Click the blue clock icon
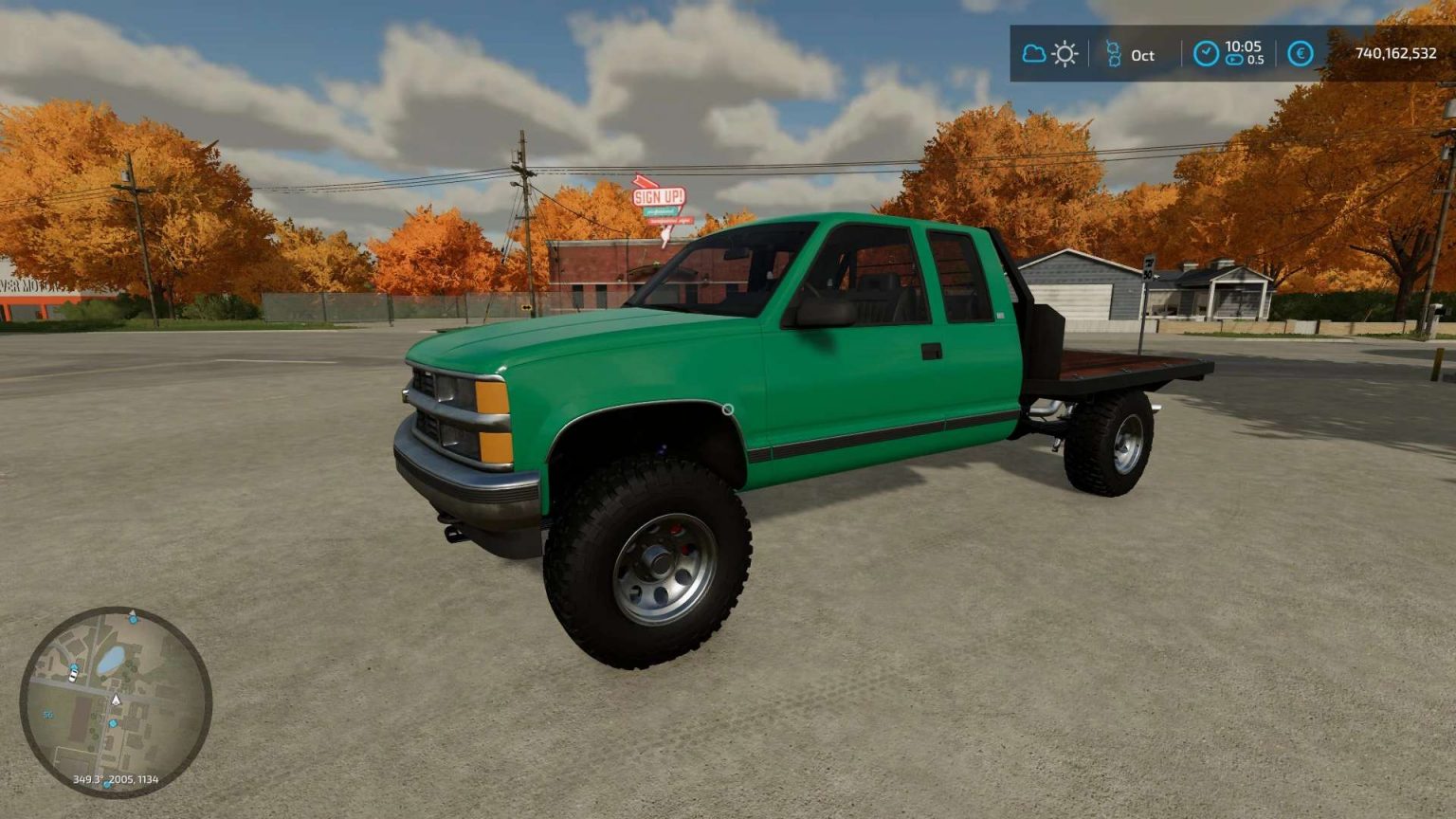This screenshot has height=819, width=1456. pyautogui.click(x=1208, y=52)
